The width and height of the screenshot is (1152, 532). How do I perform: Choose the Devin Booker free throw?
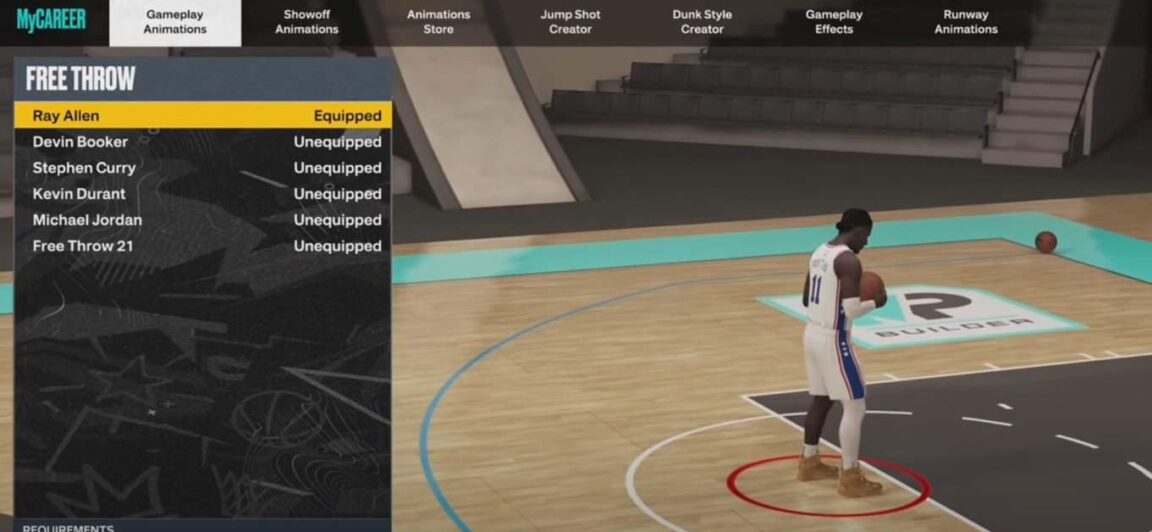pos(204,142)
